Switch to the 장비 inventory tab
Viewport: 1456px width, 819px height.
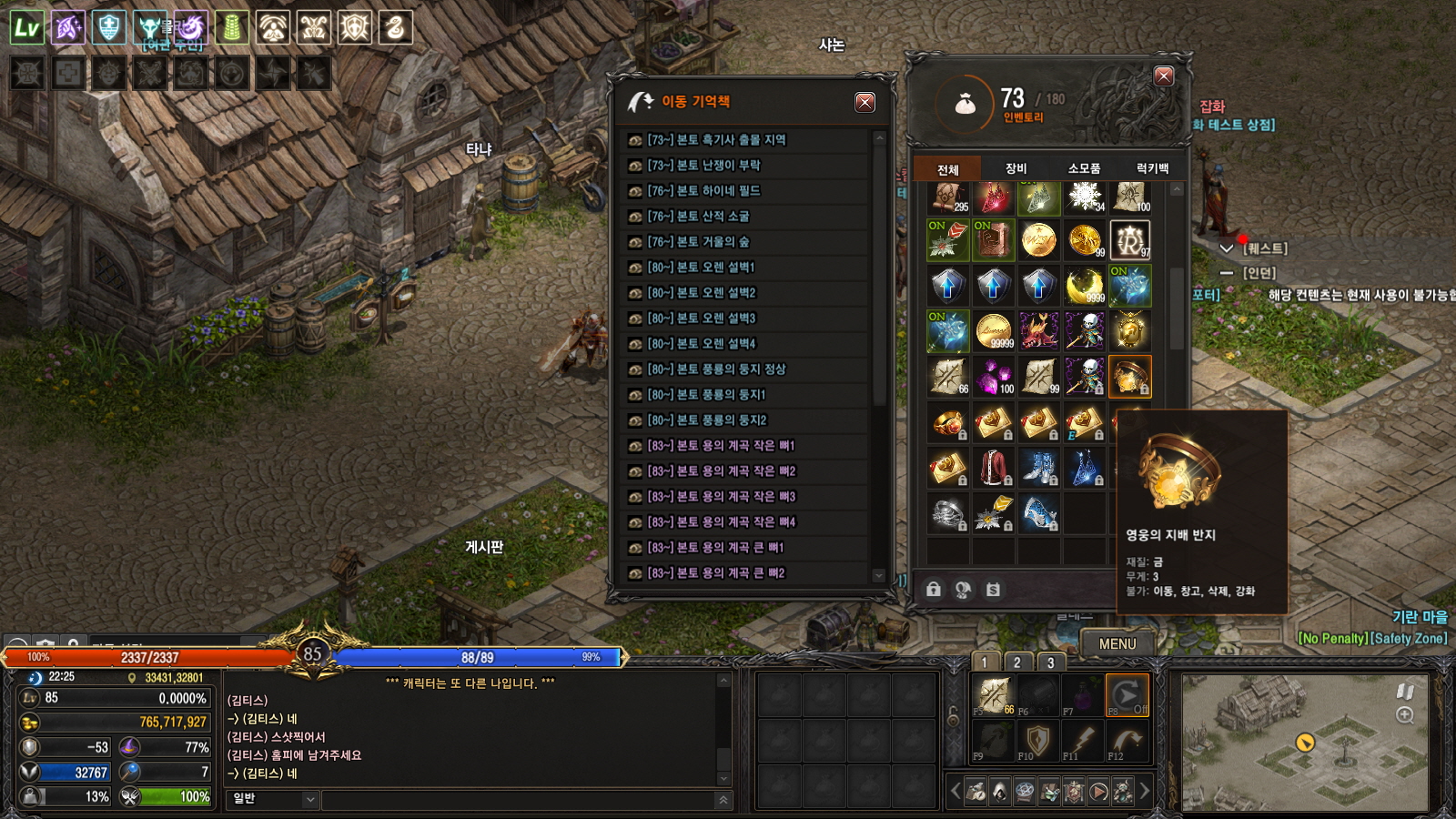point(1016,168)
